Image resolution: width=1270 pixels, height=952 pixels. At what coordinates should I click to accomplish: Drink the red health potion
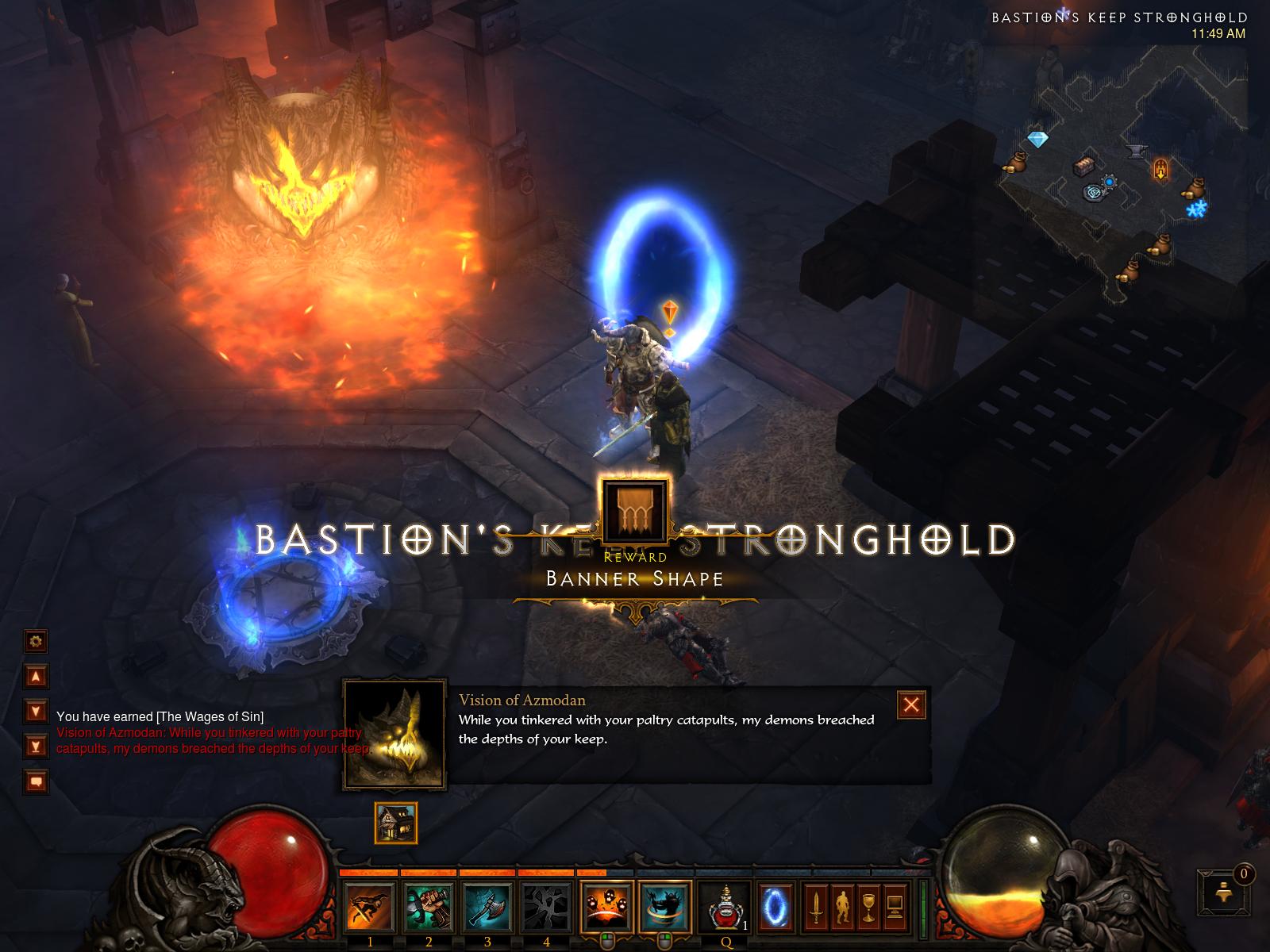[x=725, y=907]
